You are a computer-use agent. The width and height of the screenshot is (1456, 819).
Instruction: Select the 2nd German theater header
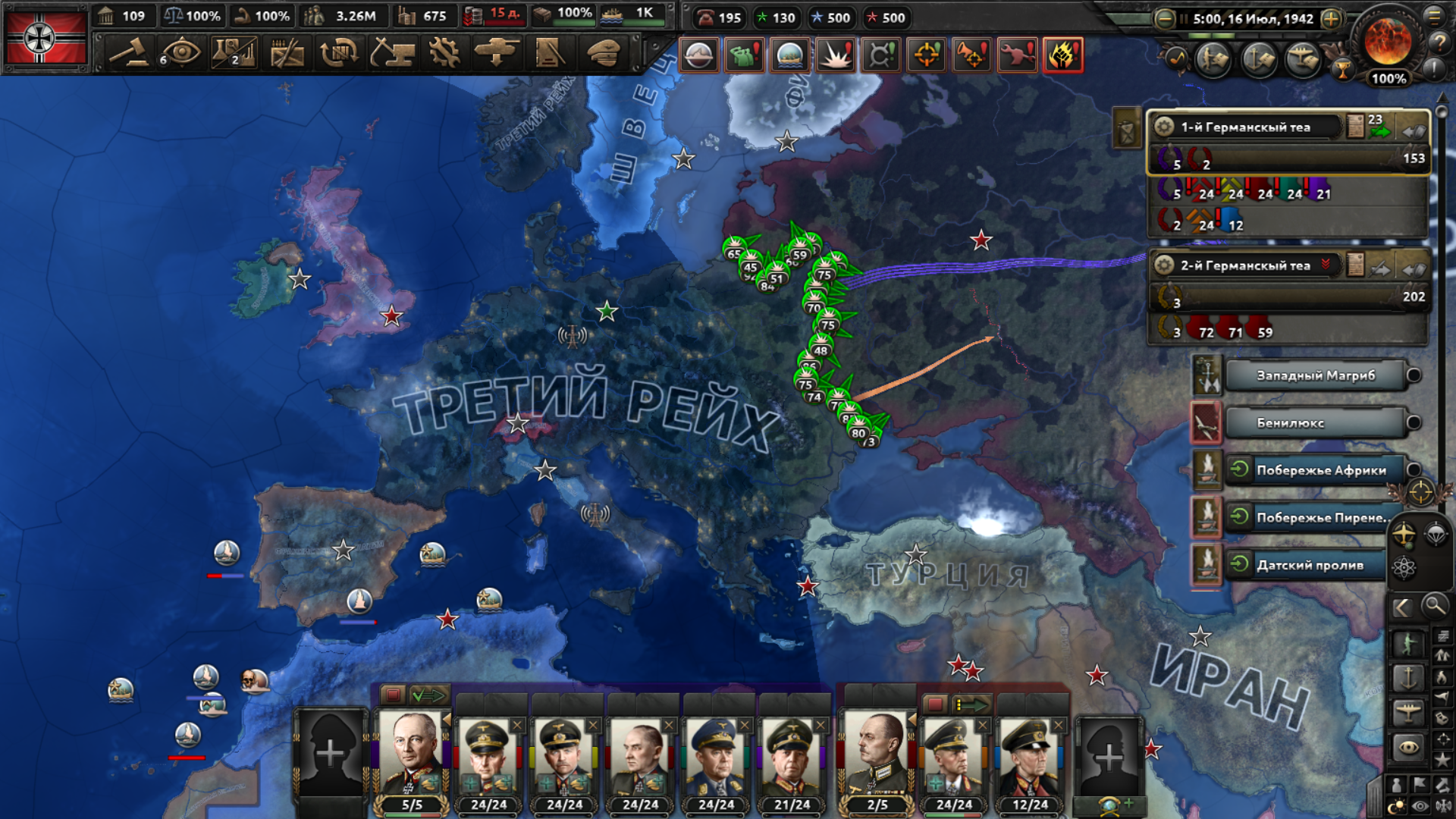[1244, 265]
